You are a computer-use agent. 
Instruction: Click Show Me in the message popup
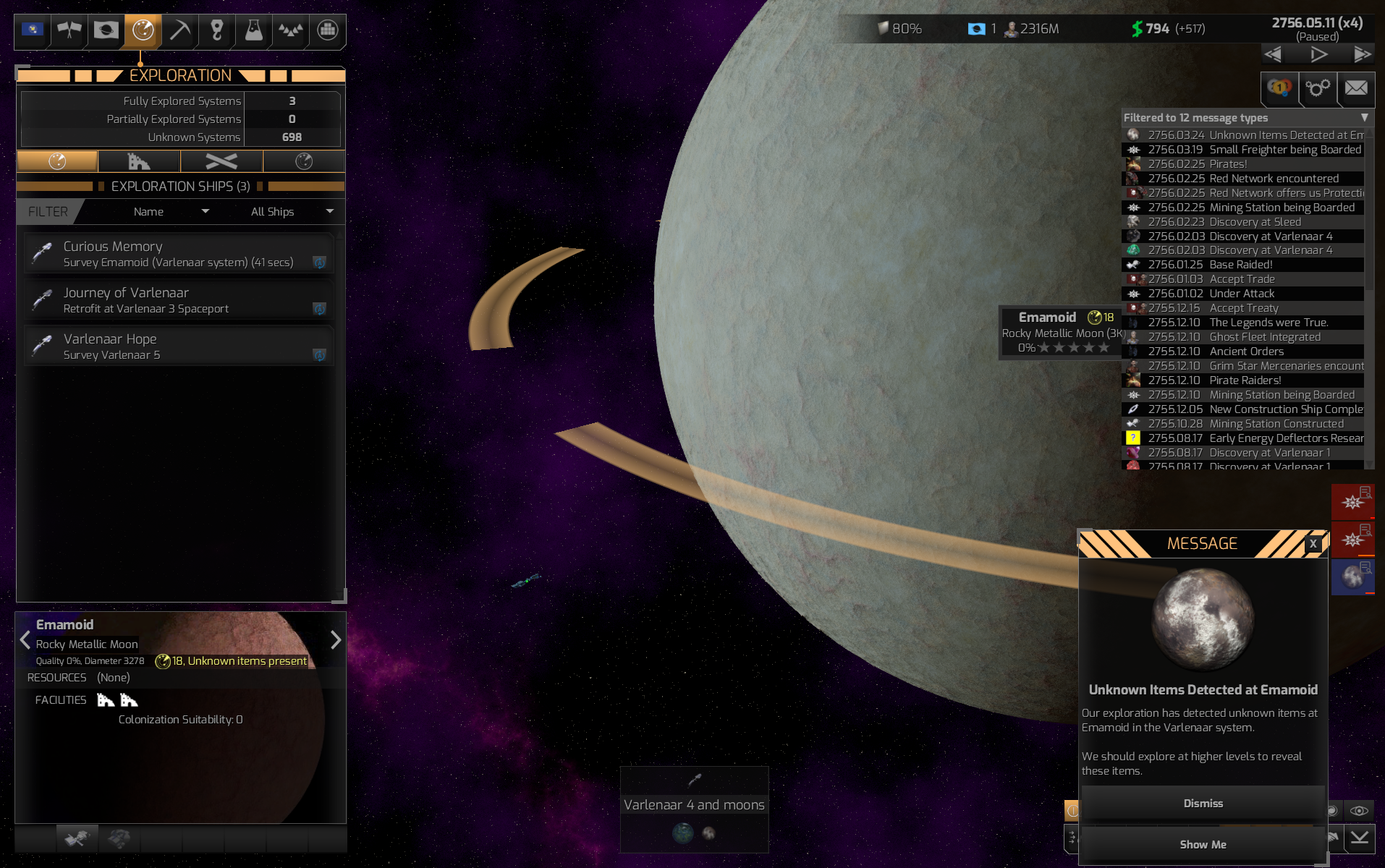point(1203,845)
